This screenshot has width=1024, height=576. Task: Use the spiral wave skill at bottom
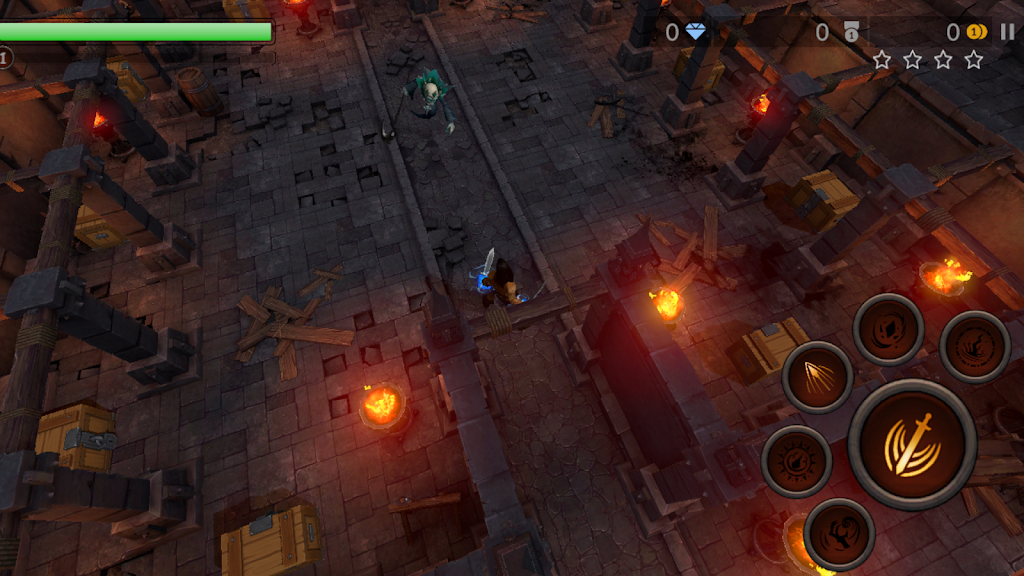pos(839,533)
